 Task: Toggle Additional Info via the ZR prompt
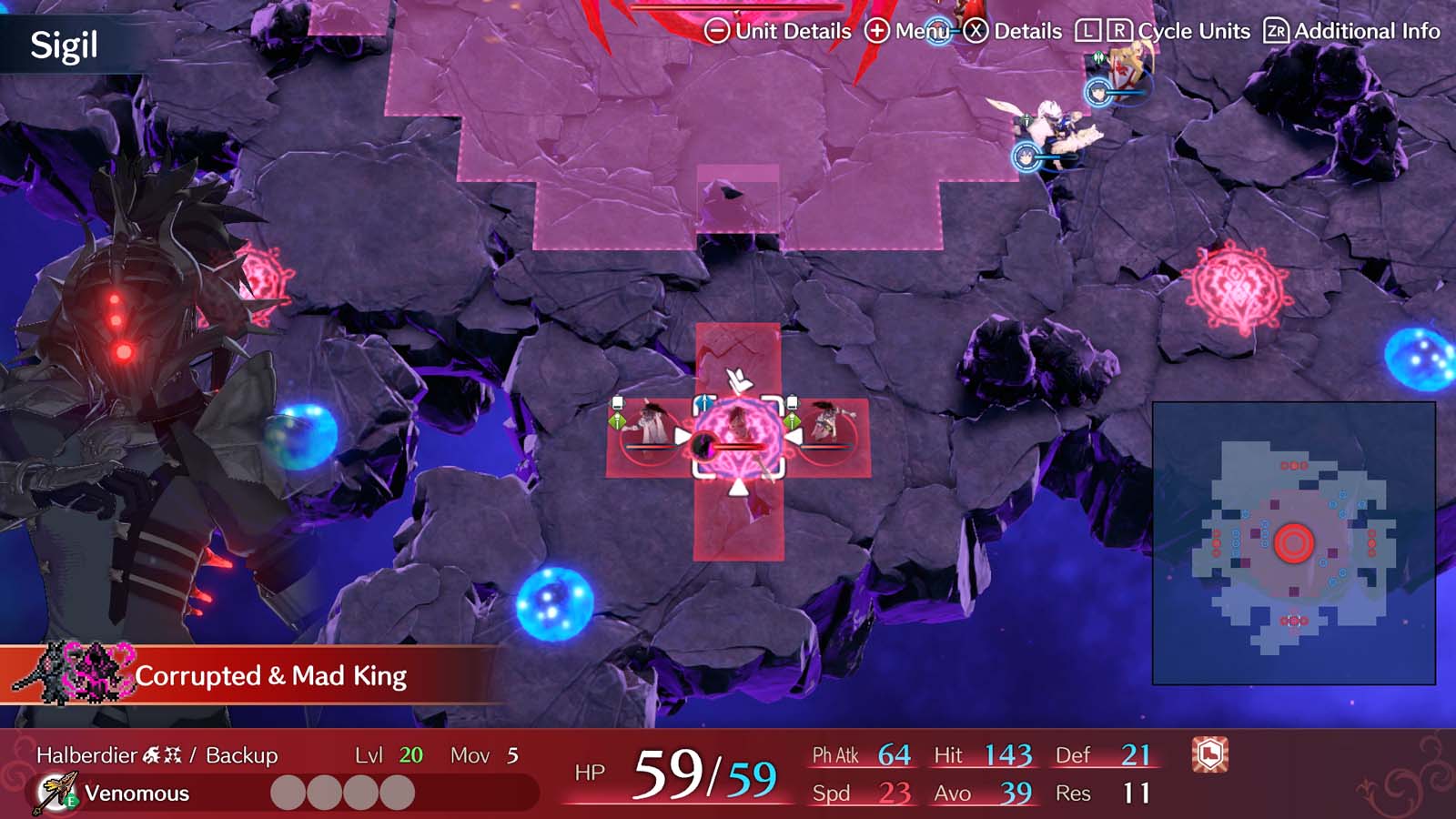[1277, 30]
